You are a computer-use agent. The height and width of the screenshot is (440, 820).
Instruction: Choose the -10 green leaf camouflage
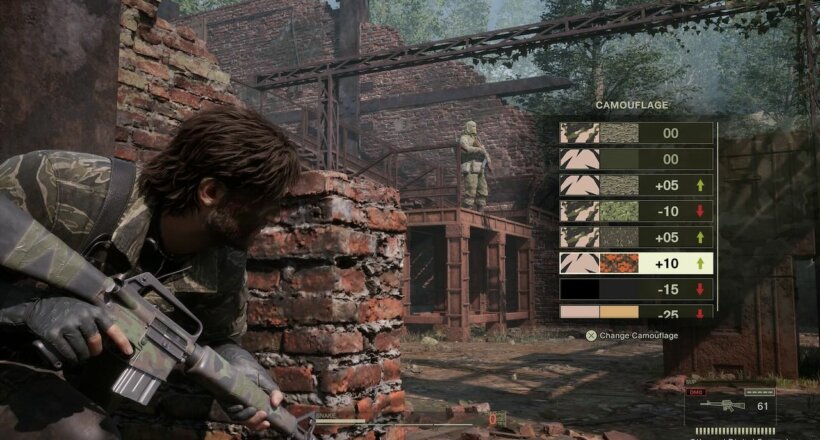(x=637, y=211)
